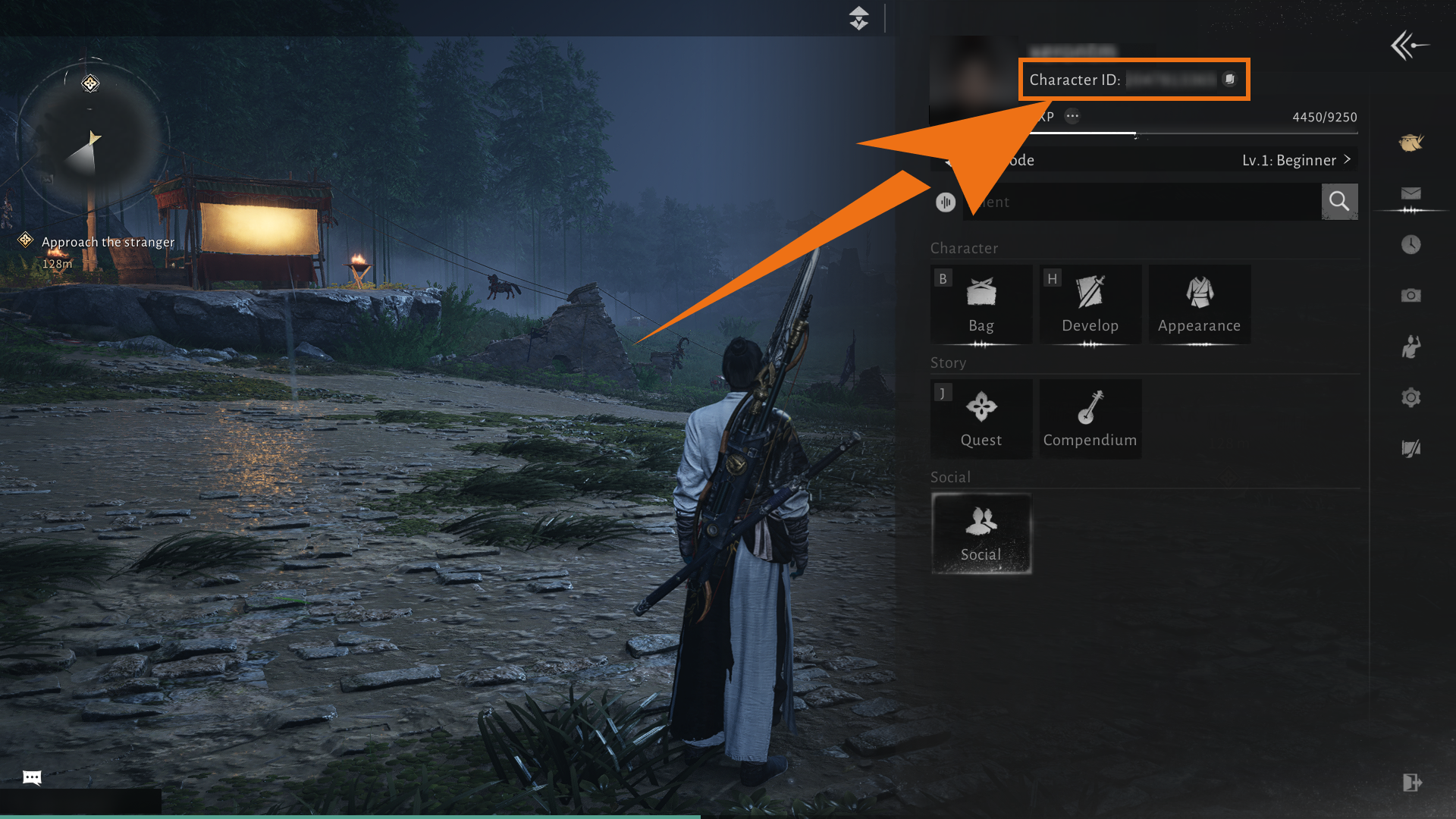Open the Appearance panel icon
The image size is (1456, 819).
click(x=1199, y=303)
